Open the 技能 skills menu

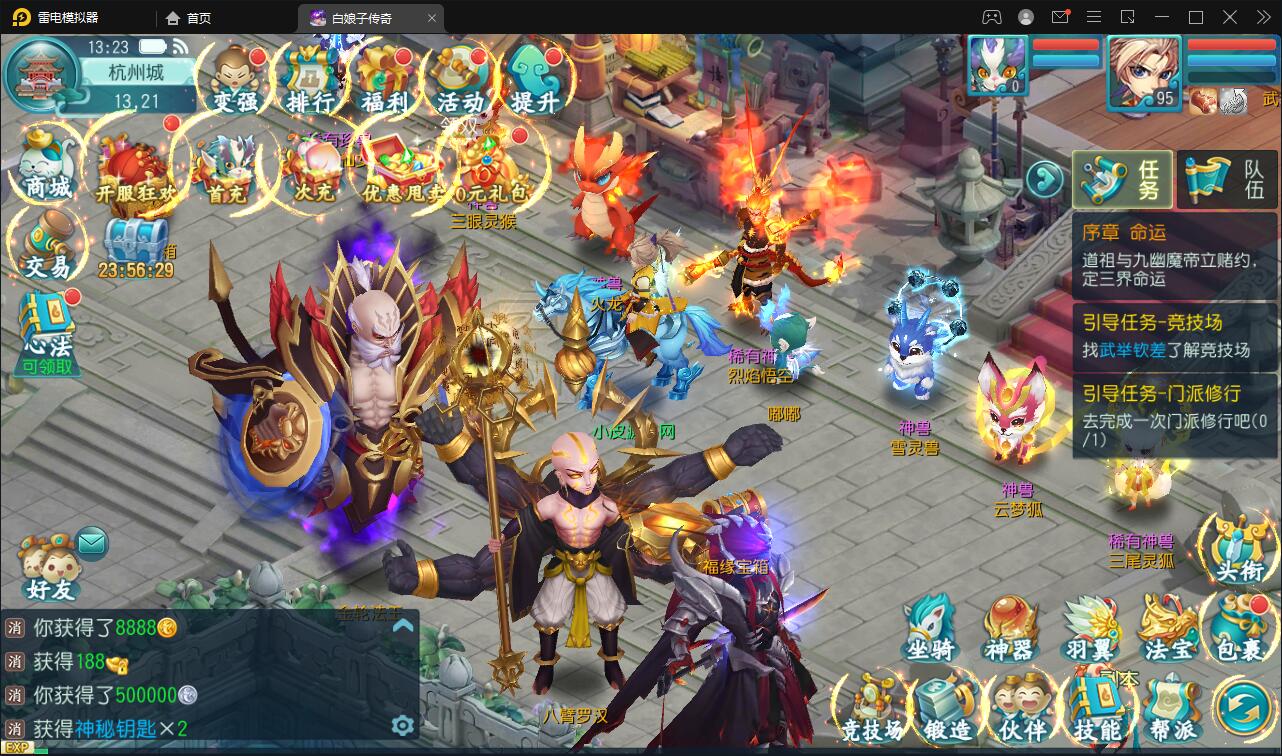[1097, 708]
